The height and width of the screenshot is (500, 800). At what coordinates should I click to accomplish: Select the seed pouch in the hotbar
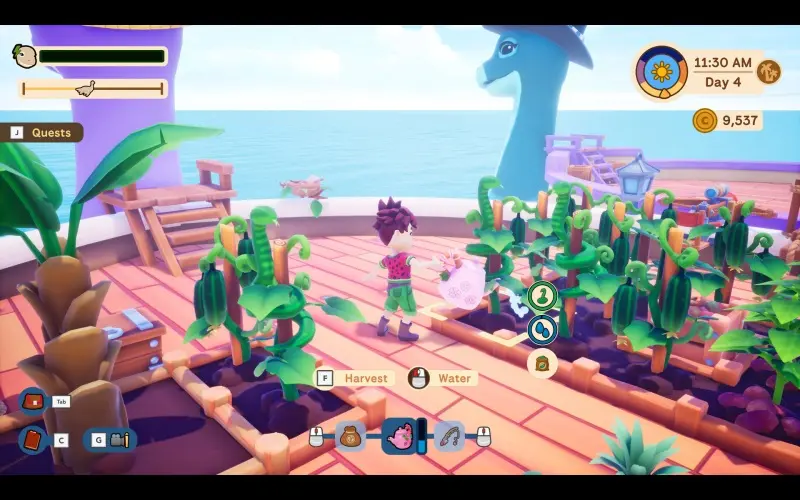(351, 436)
